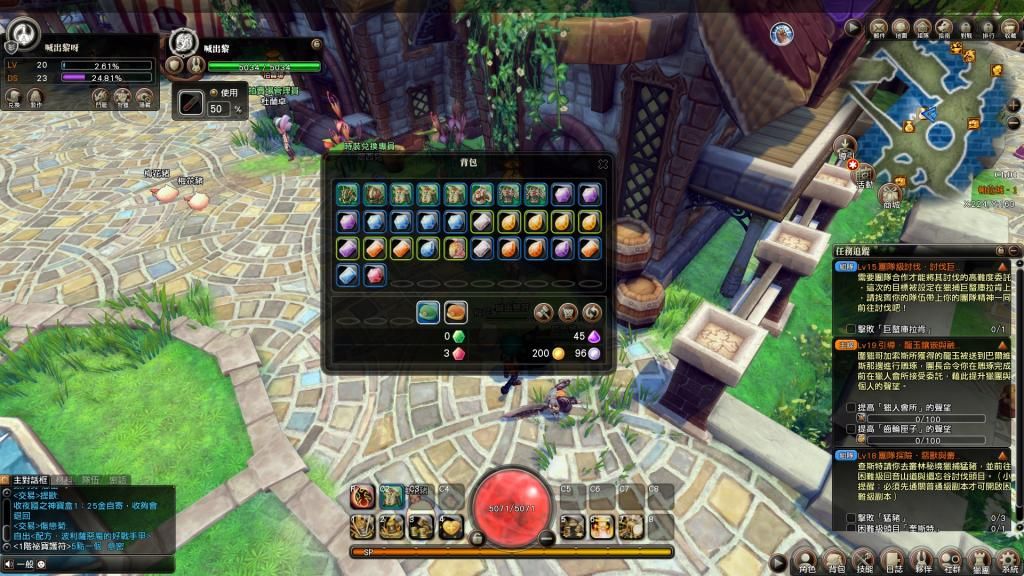Open the 技能 skills menu
The image size is (1024, 576).
click(865, 560)
